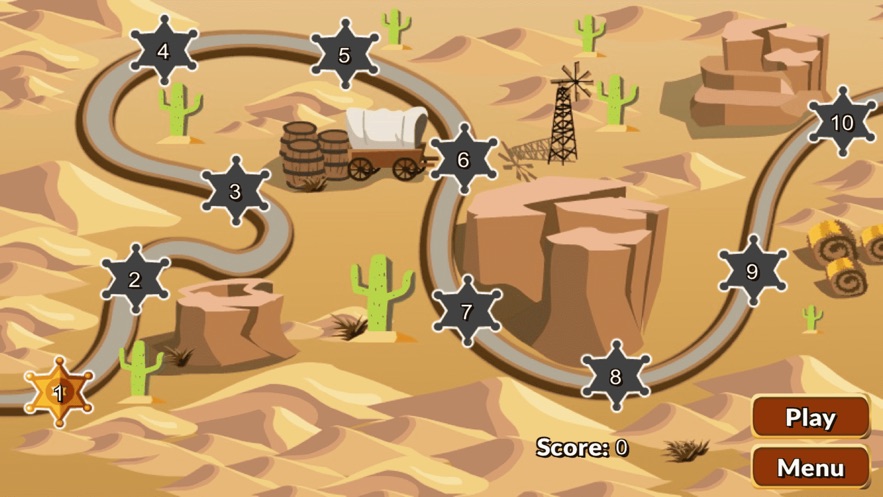Select the level 10 star badge

tap(842, 123)
